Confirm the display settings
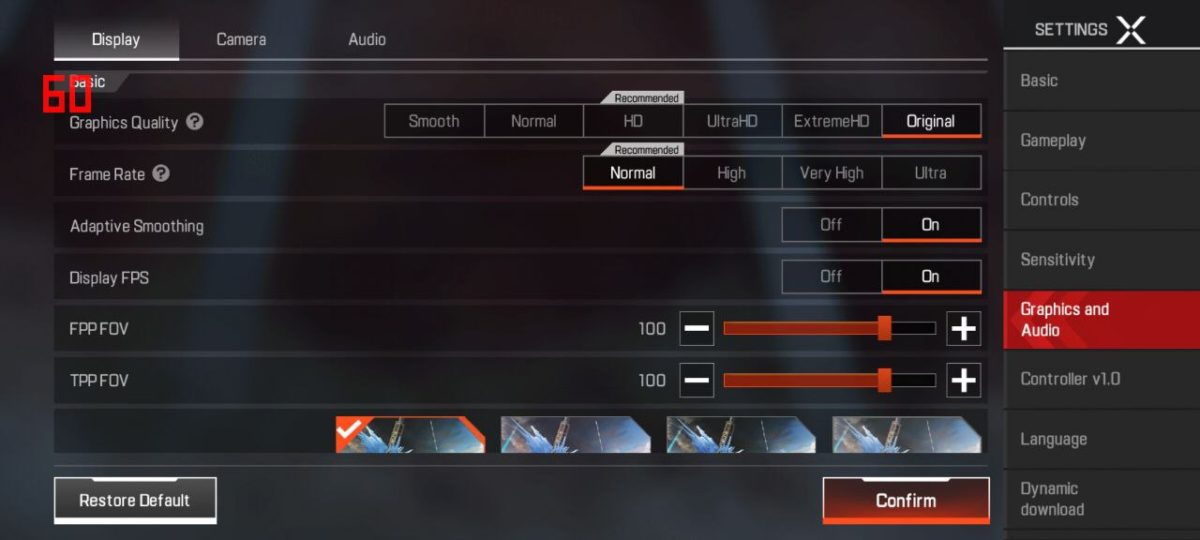This screenshot has height=540, width=1200. [906, 500]
